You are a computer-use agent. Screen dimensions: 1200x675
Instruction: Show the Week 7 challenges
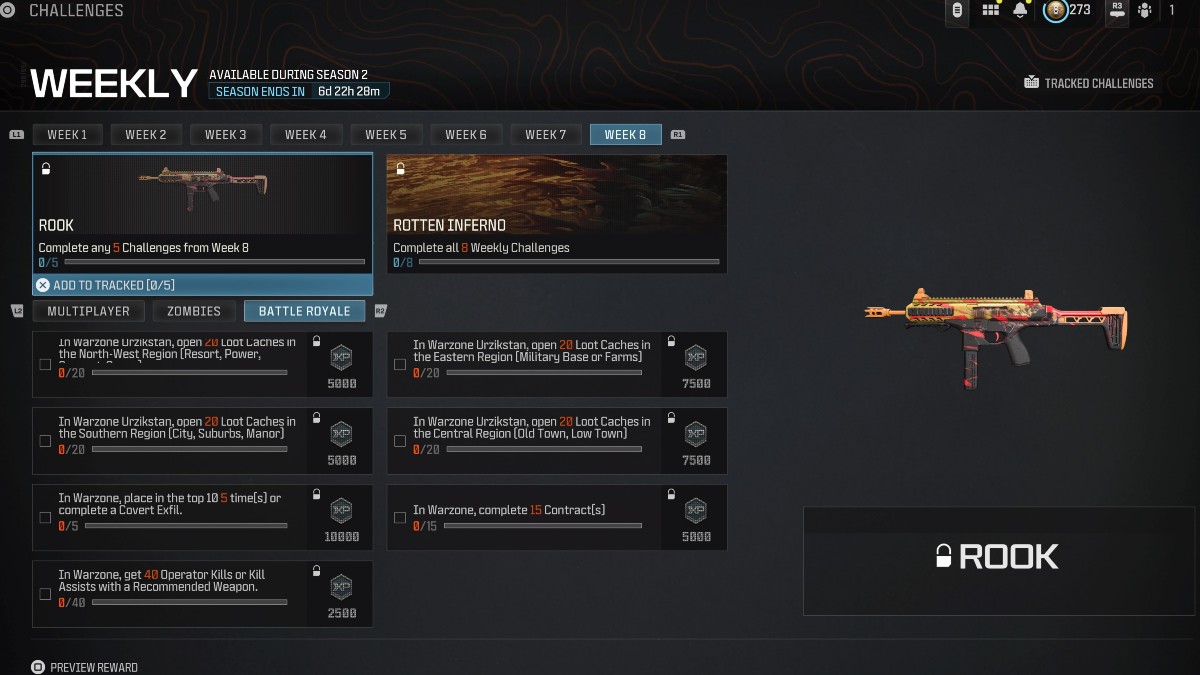(x=546, y=135)
